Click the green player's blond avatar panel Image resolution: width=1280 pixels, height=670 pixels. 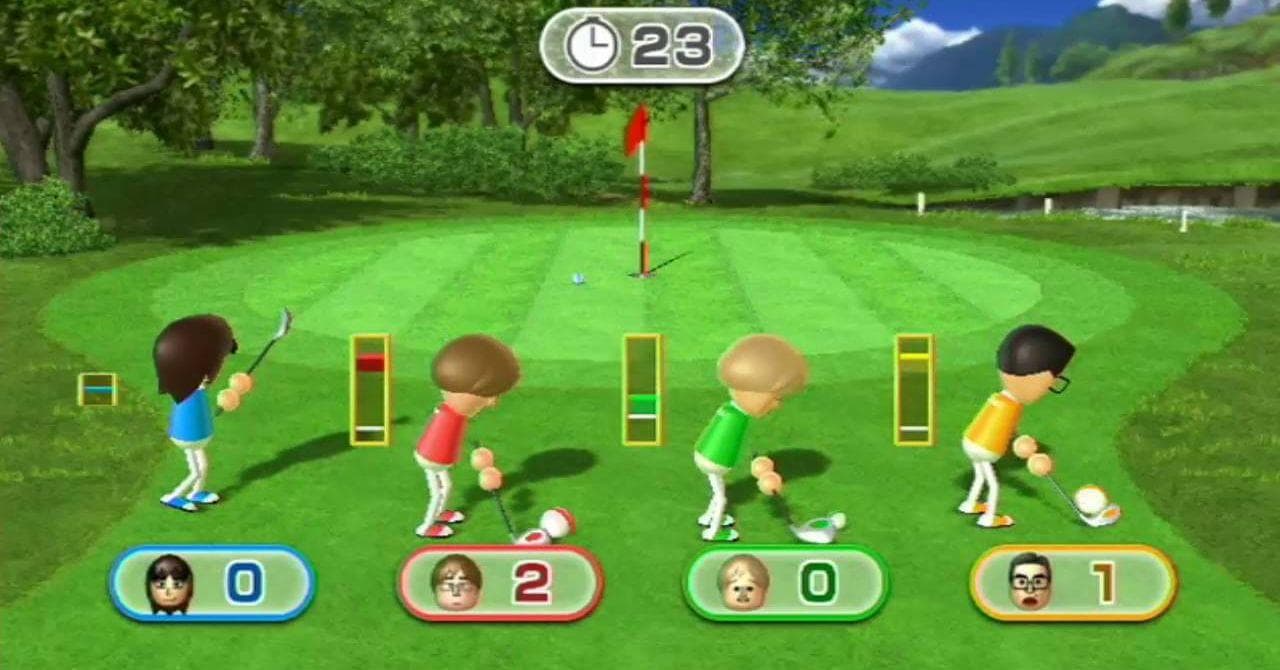point(785,583)
